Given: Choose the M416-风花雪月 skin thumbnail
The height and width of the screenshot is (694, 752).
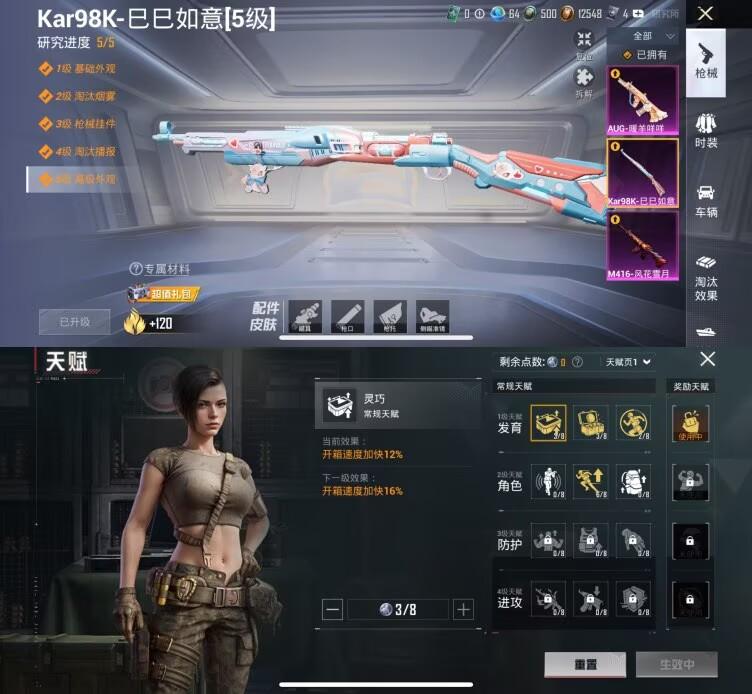Looking at the screenshot, I should 642,245.
